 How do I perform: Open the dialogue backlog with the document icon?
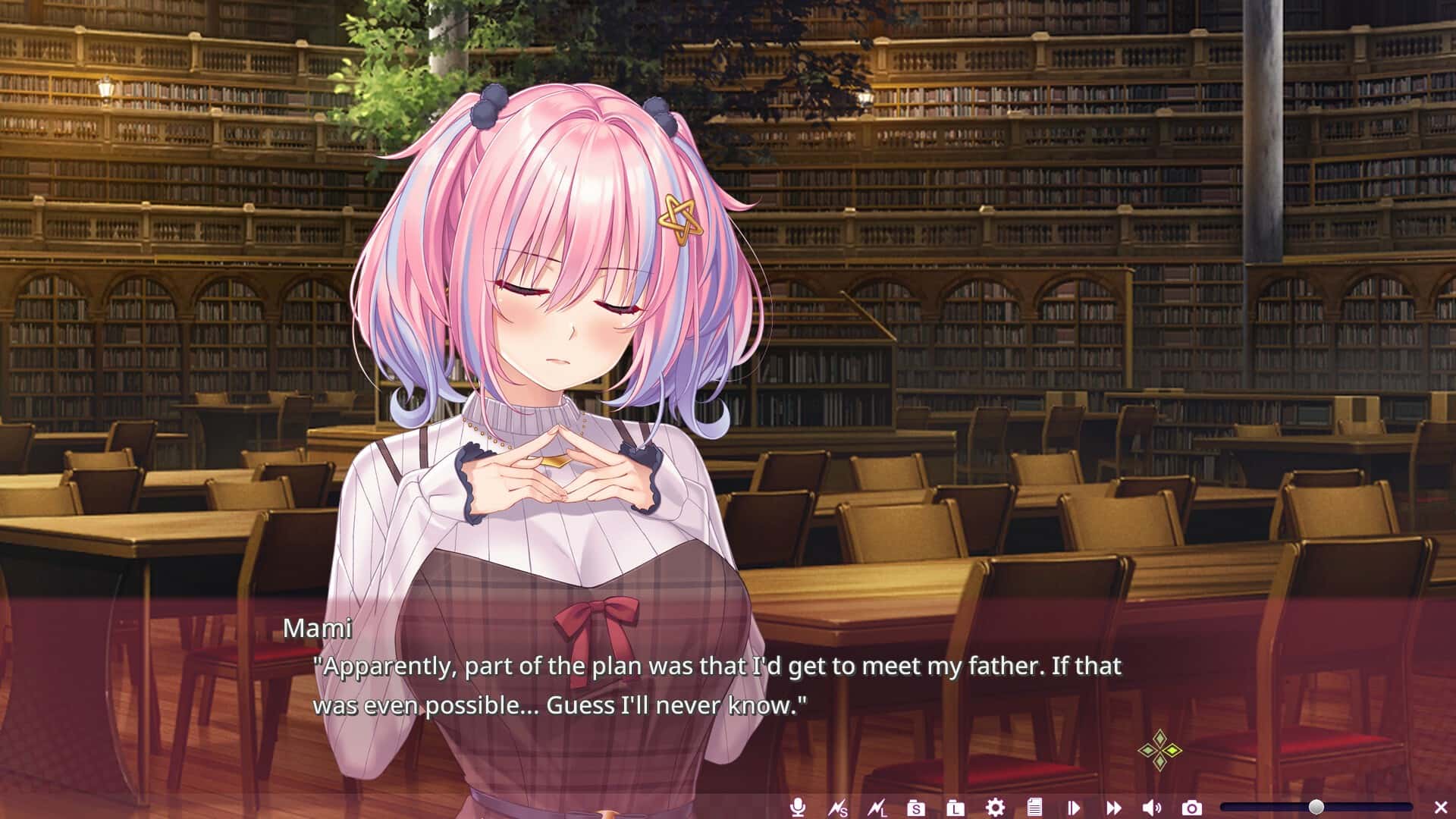click(1035, 807)
